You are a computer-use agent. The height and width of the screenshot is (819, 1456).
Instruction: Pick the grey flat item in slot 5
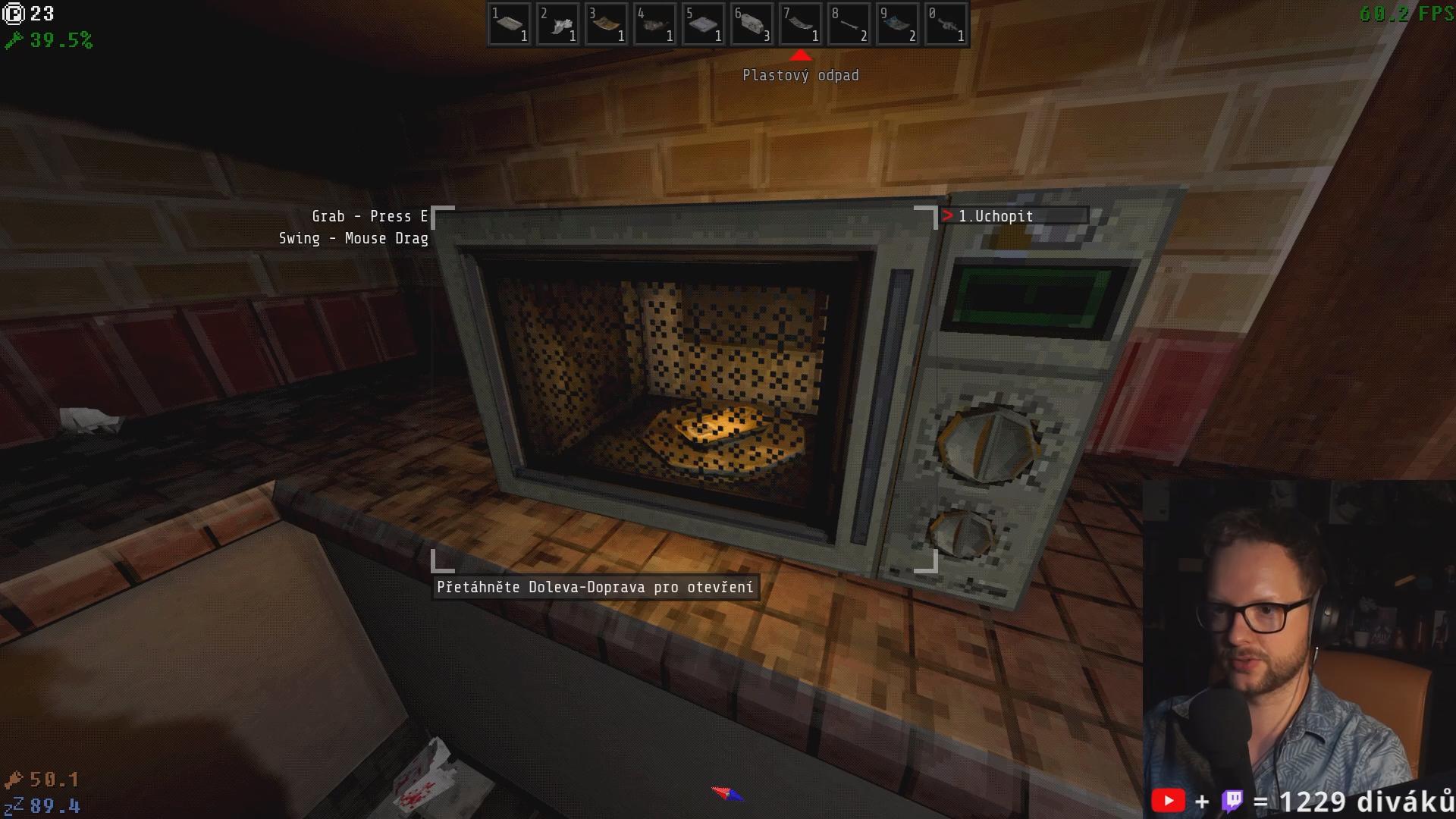704,25
